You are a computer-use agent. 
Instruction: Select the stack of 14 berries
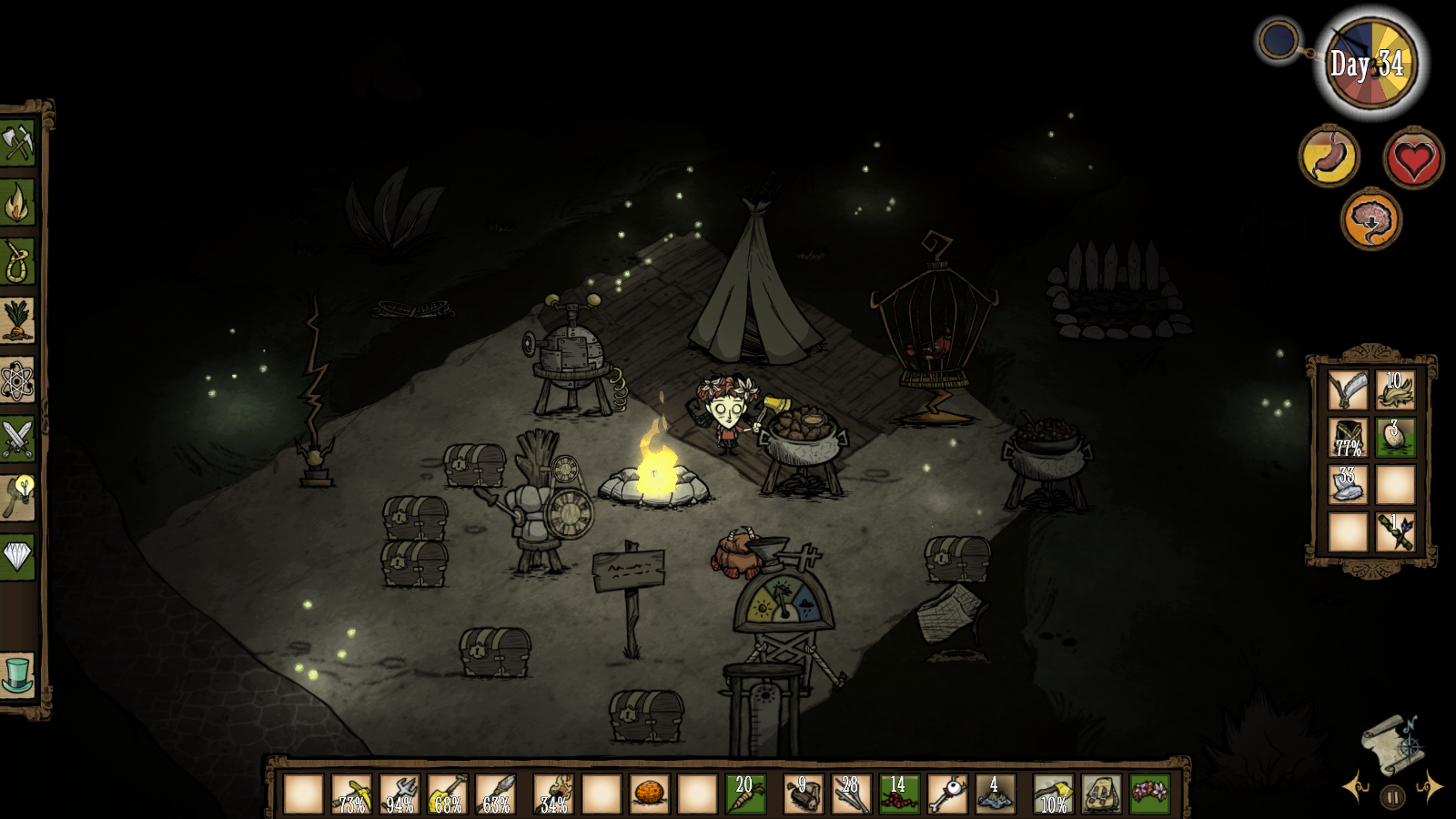pos(897,794)
